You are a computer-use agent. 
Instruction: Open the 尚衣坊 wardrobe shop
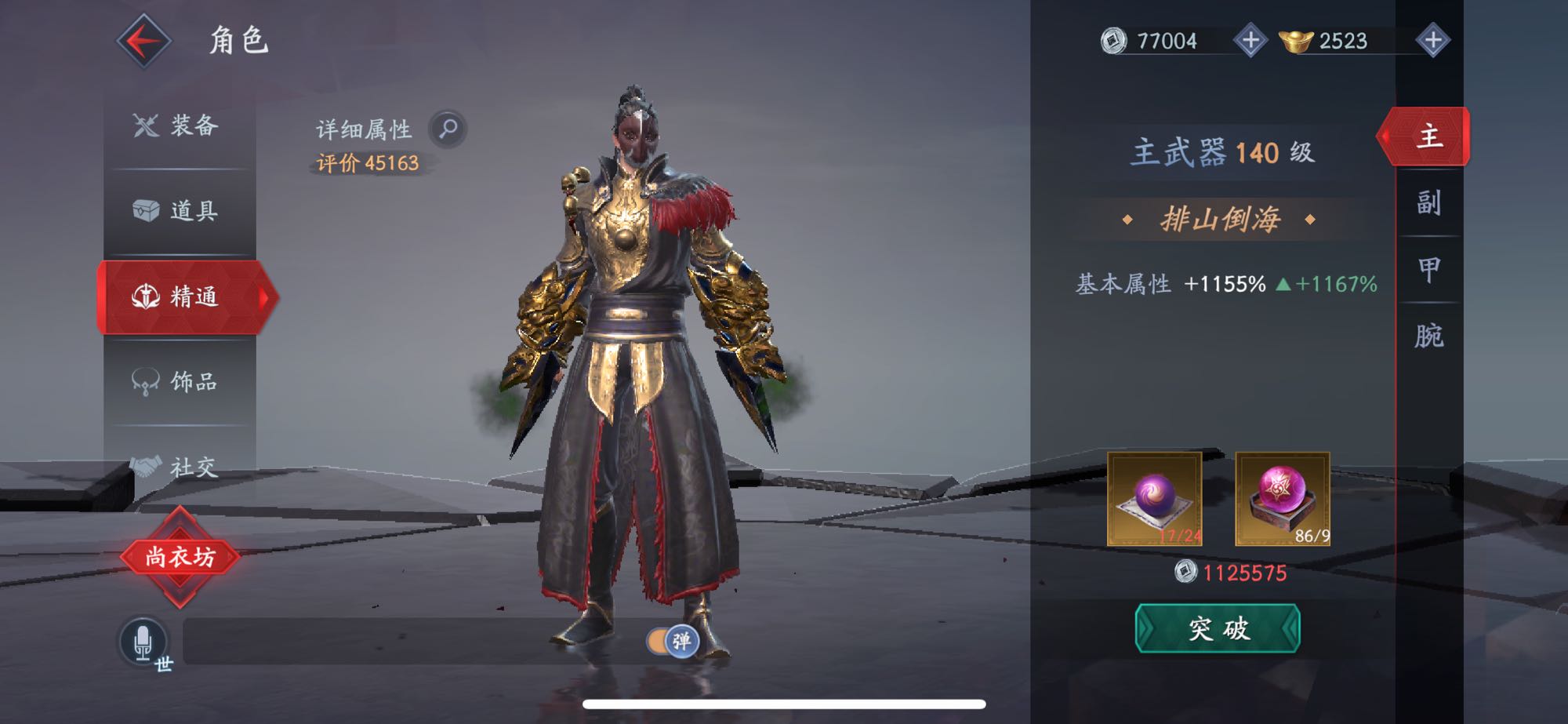(x=180, y=557)
